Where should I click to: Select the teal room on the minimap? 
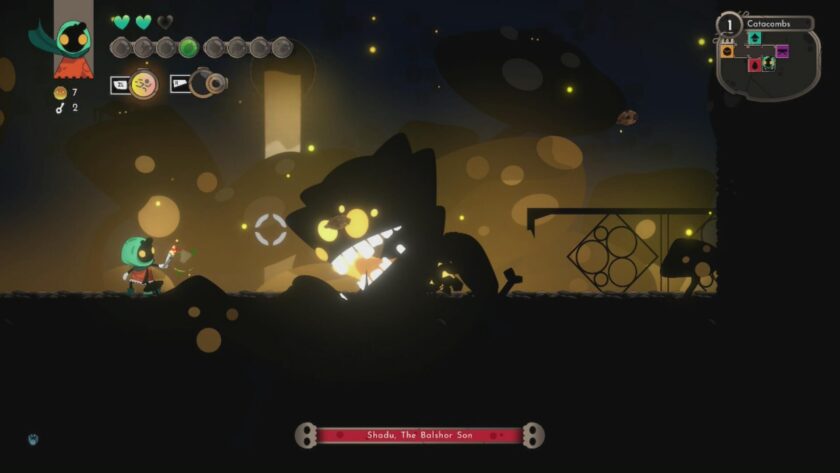pos(754,38)
